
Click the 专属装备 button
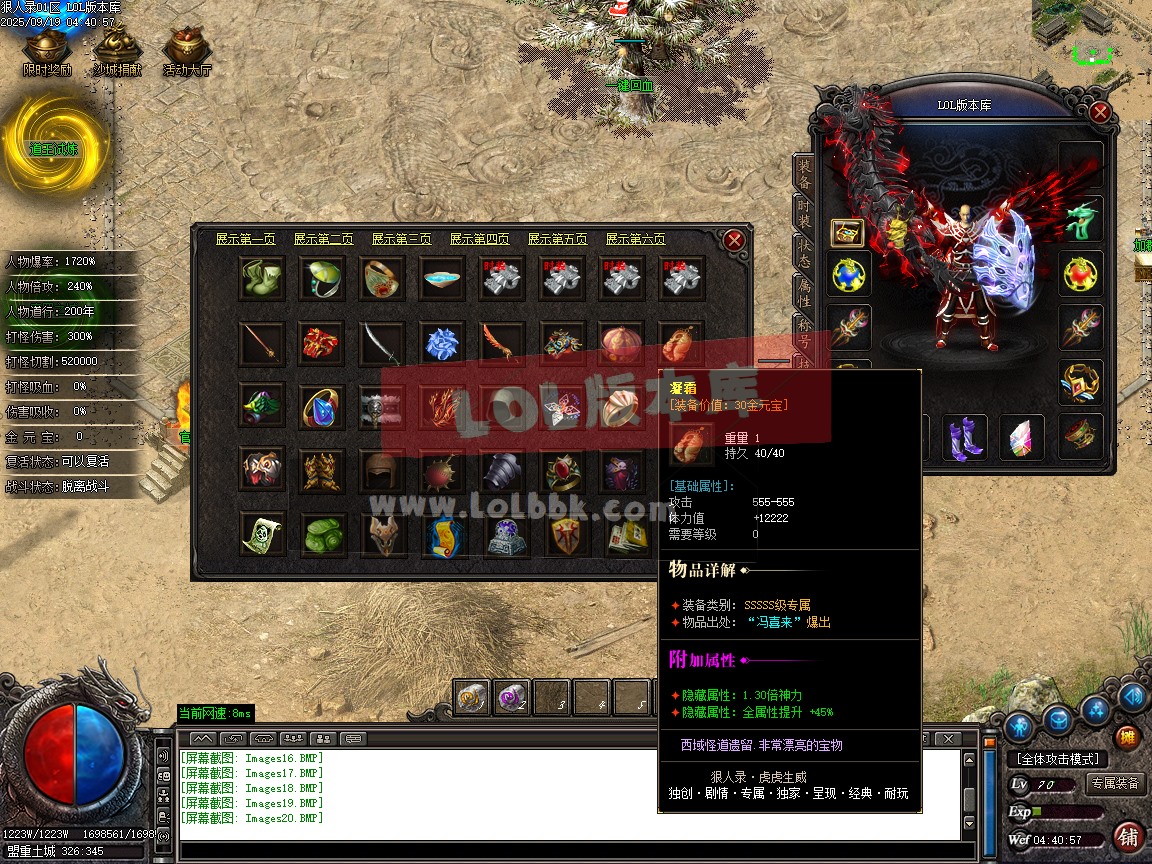pos(1116,784)
